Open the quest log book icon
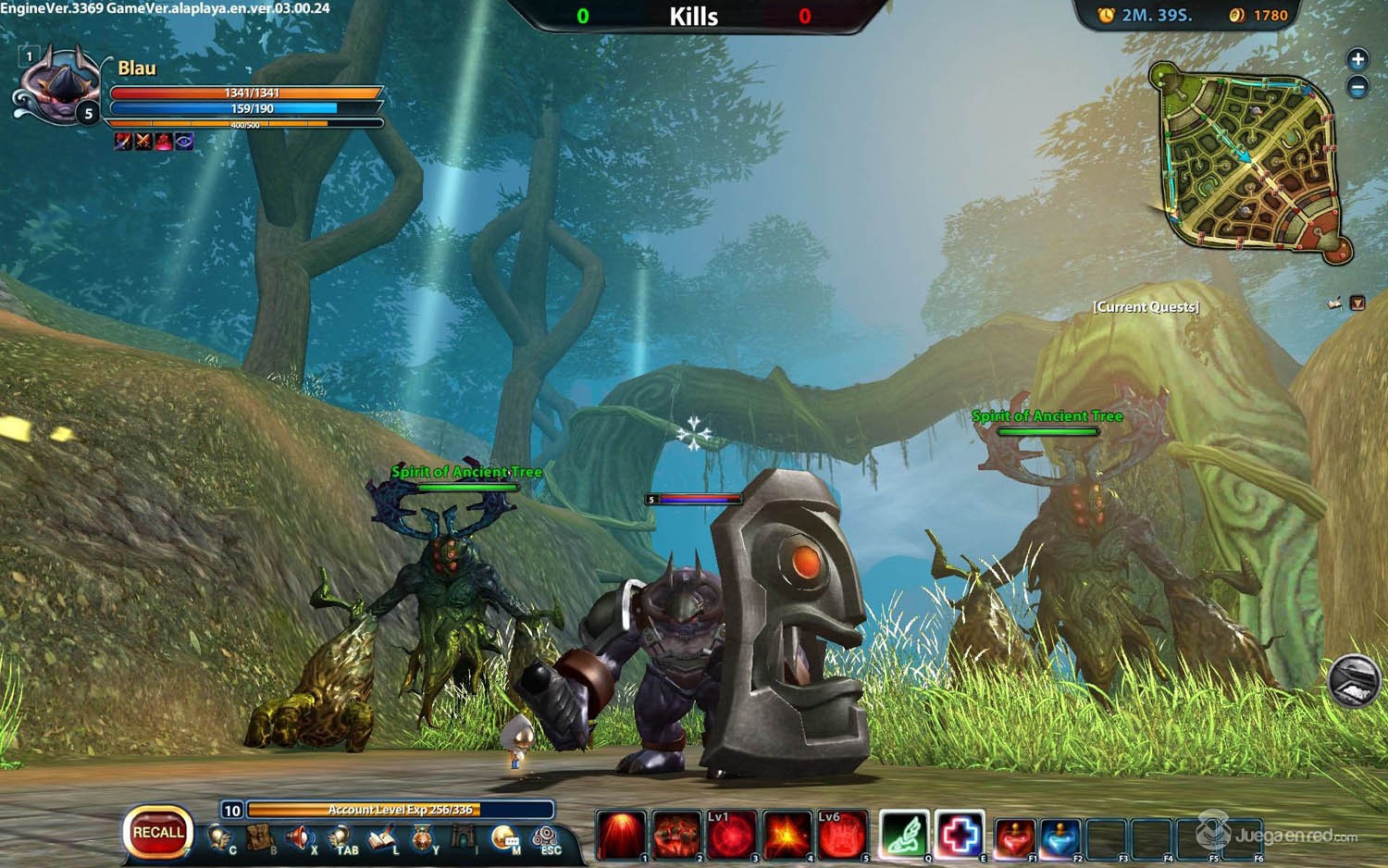Screen dimensions: 1388x868 (381, 837)
